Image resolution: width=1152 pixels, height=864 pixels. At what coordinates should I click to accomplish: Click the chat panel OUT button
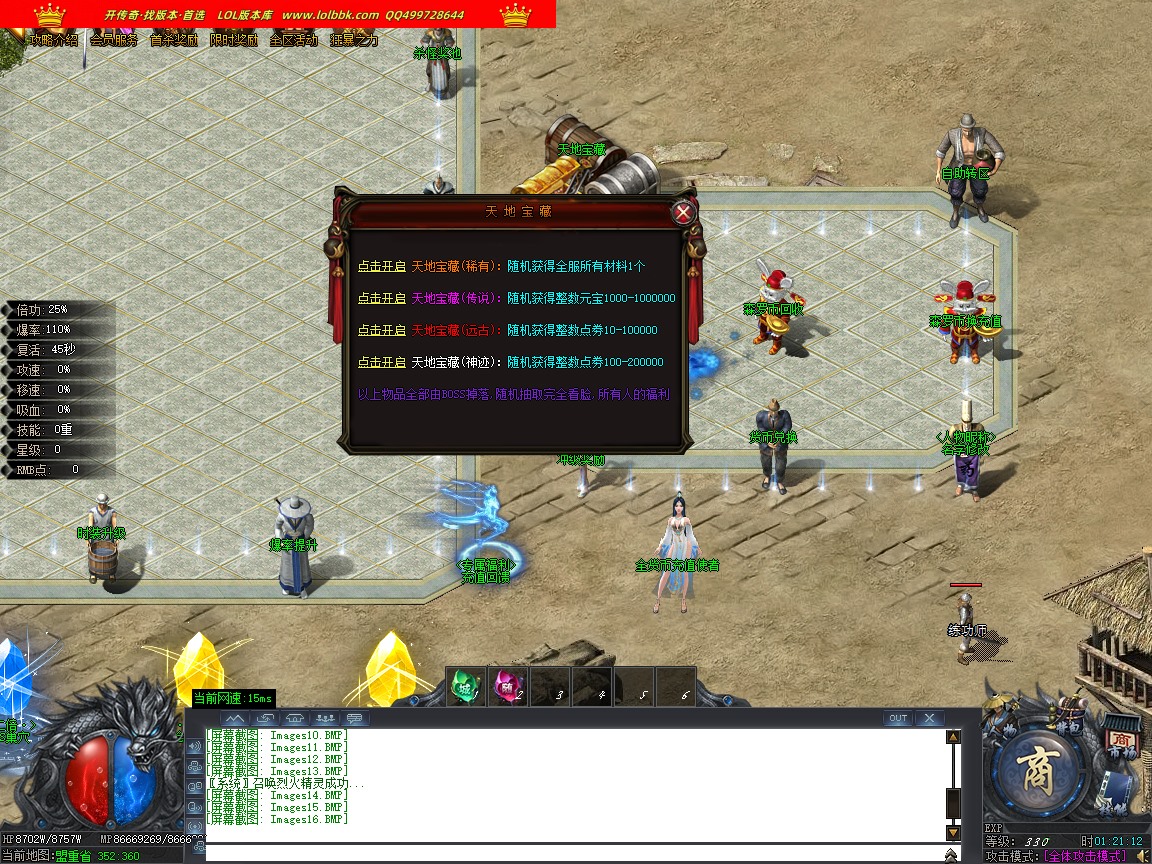pos(897,718)
